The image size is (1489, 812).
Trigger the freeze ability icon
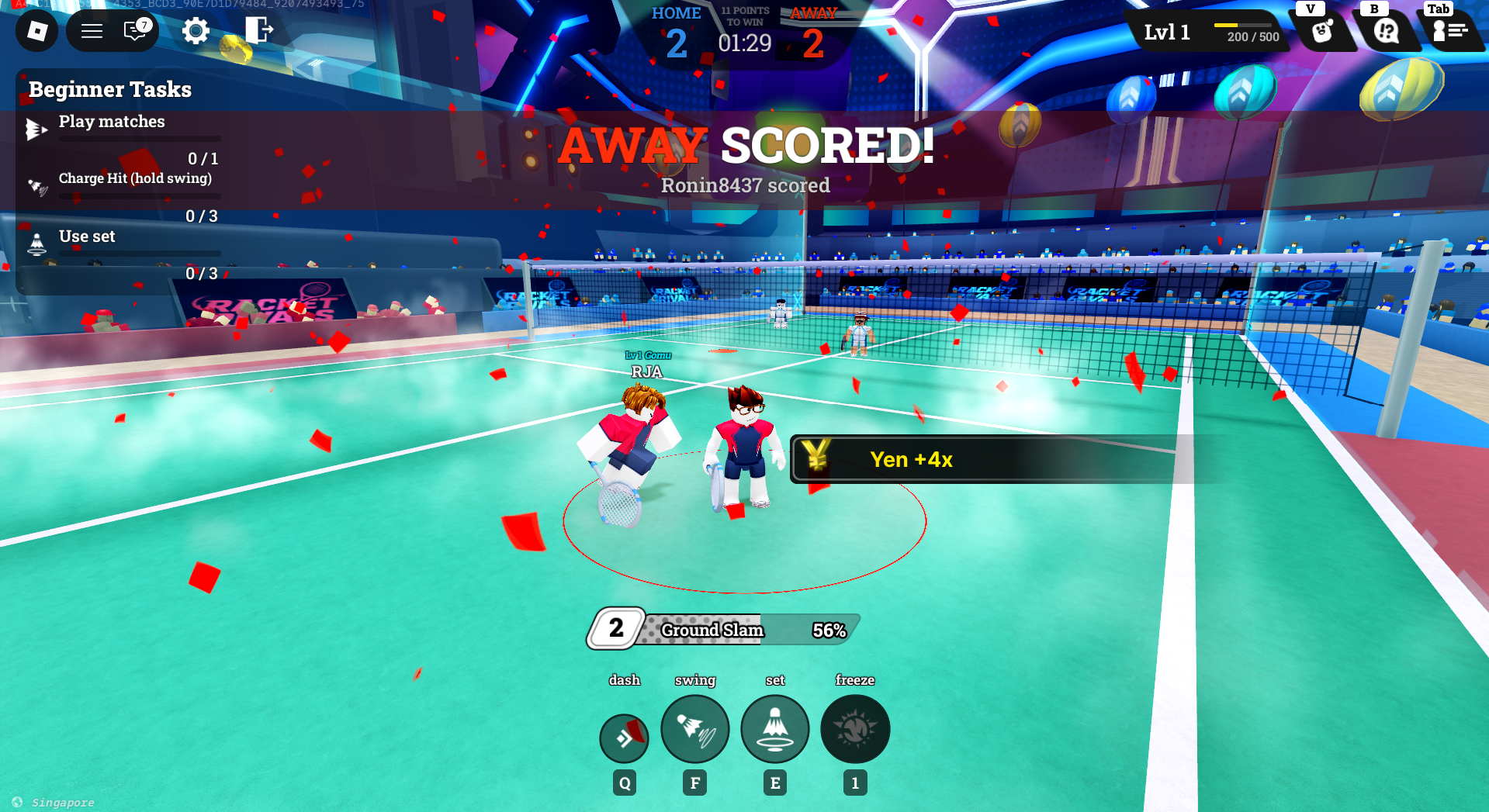[x=855, y=729]
